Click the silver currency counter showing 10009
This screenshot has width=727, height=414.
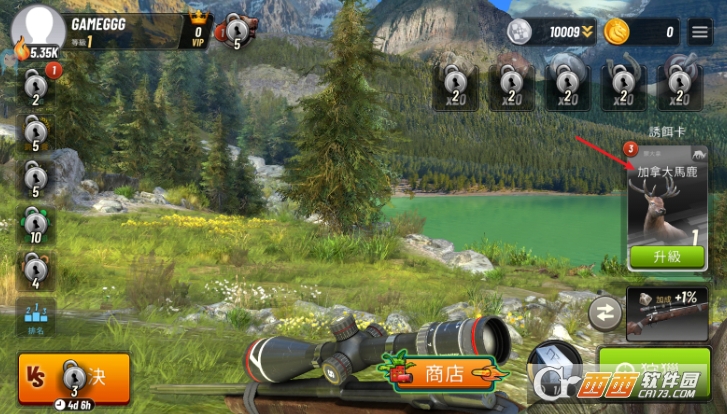(550, 32)
